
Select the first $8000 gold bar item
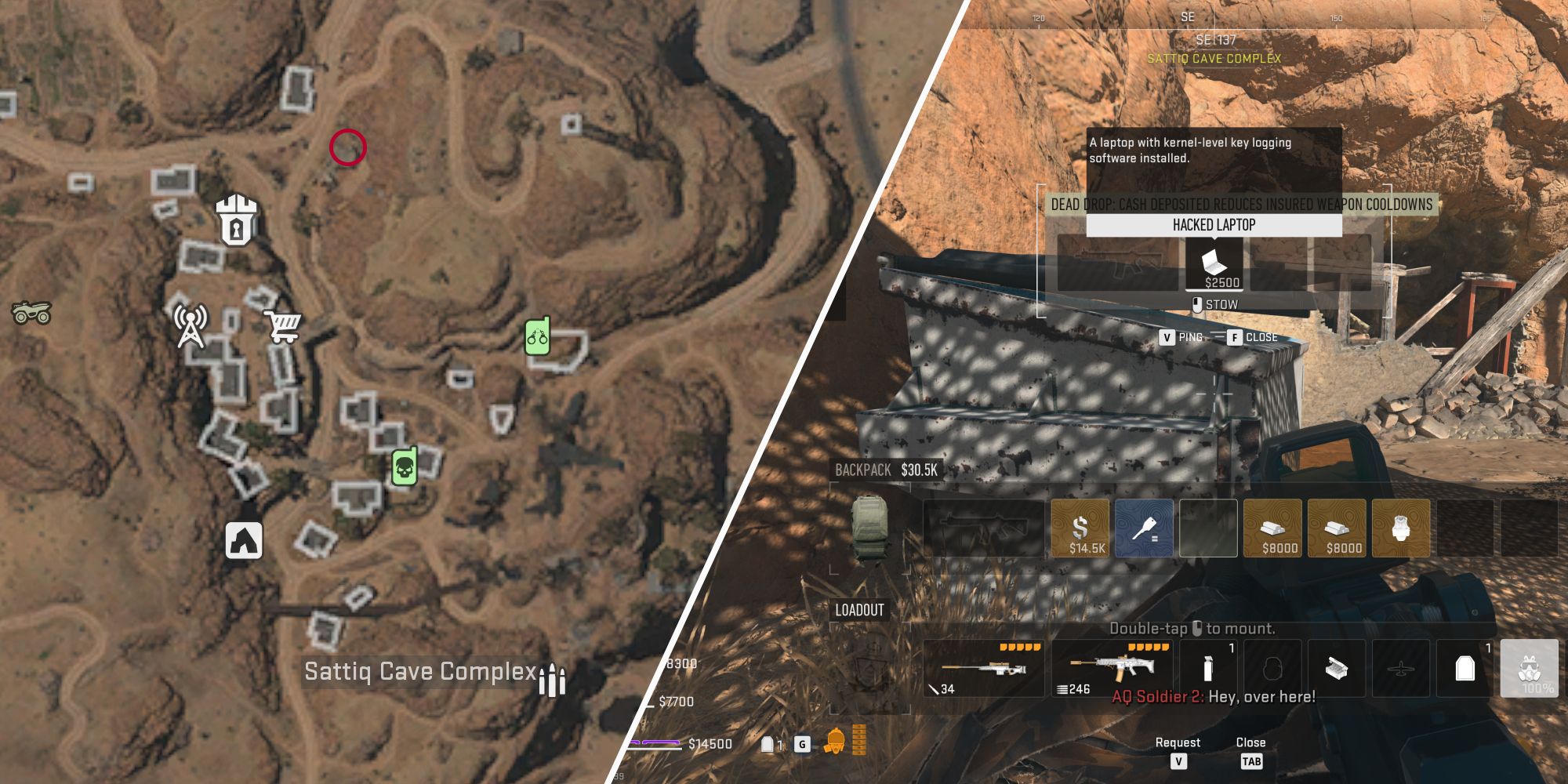1274,528
